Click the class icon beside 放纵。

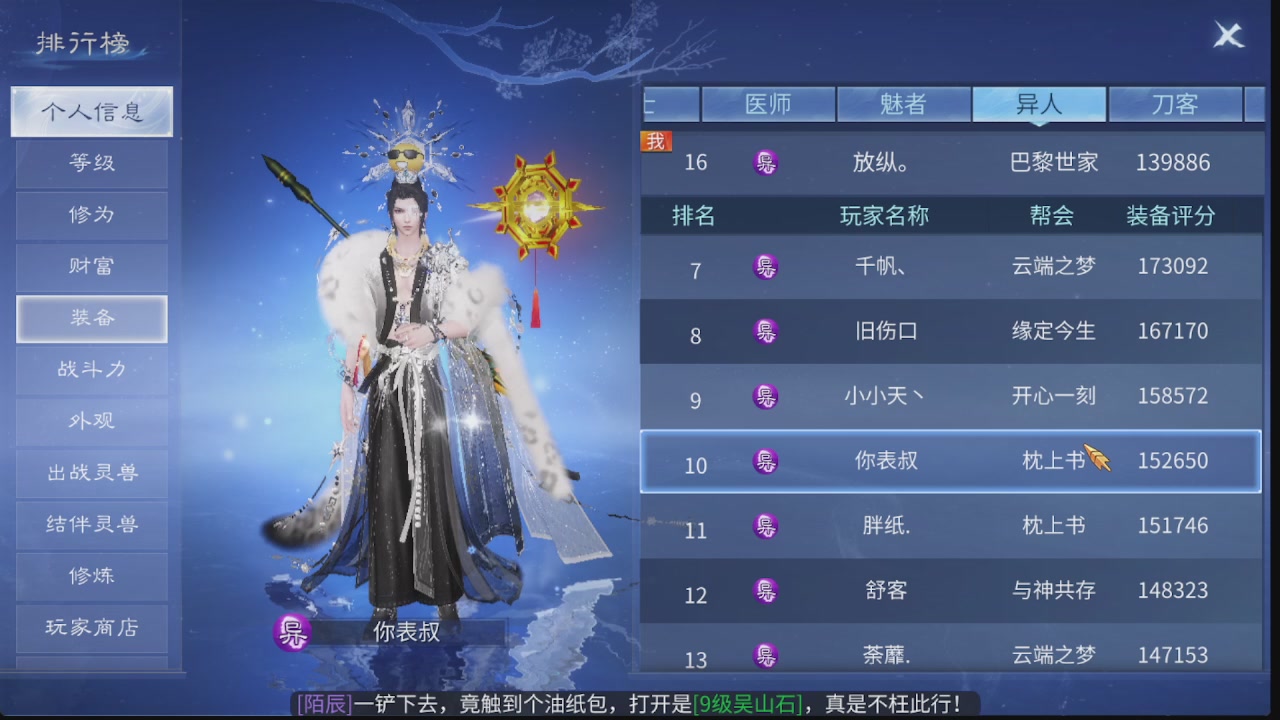click(x=766, y=163)
